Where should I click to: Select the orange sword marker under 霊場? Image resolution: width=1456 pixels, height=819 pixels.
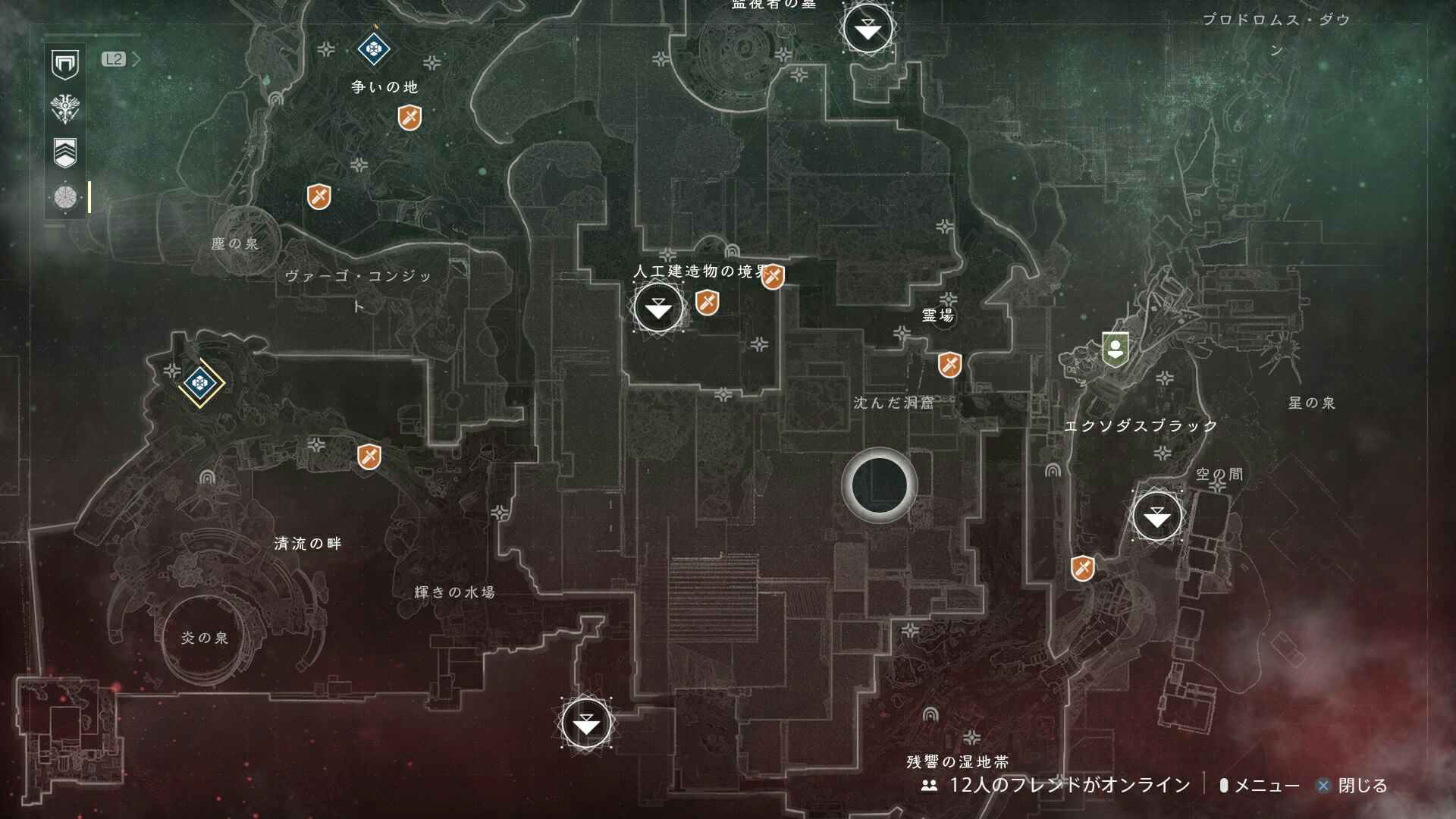pos(949,365)
